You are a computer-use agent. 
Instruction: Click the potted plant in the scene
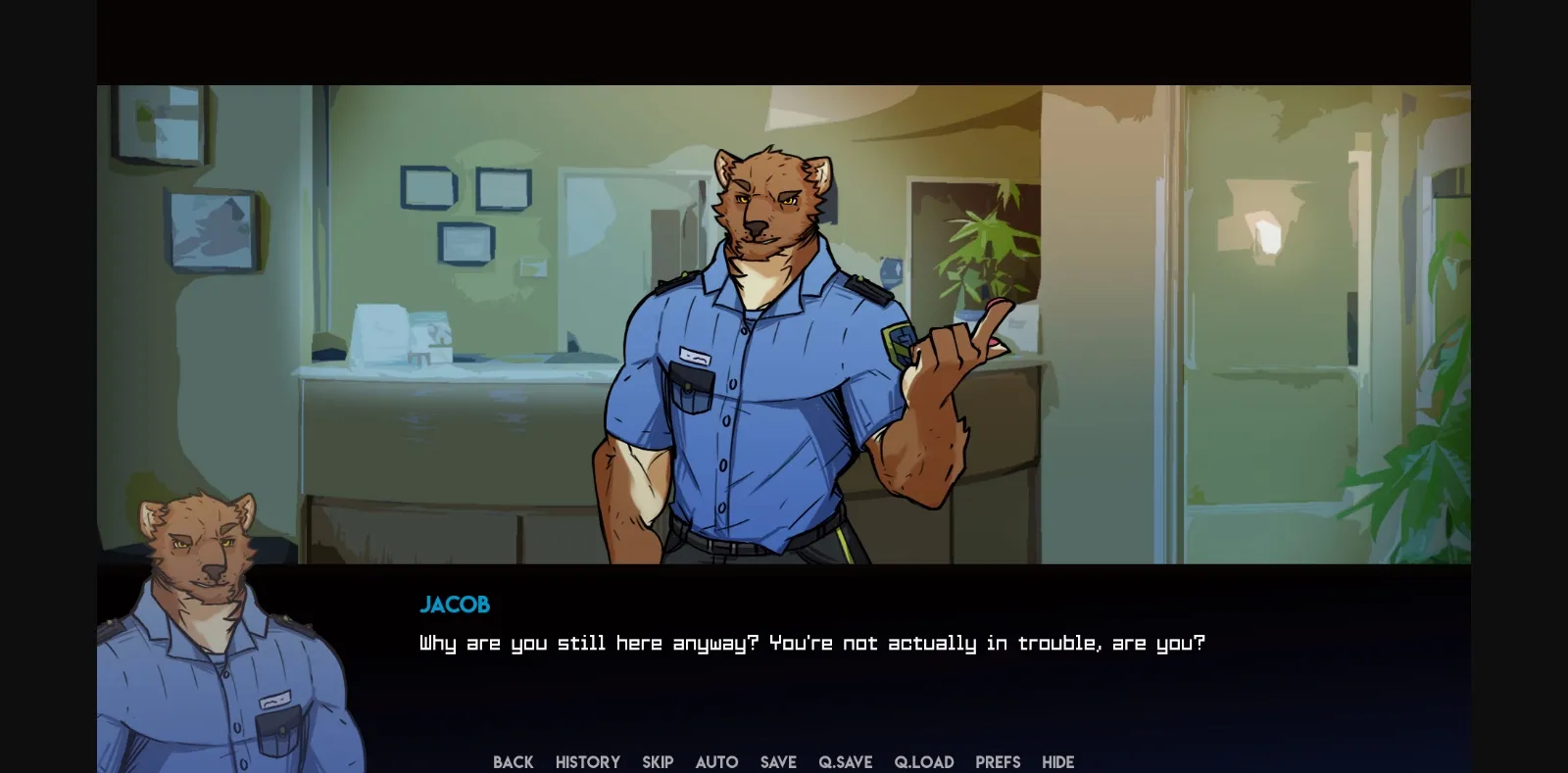coord(980,255)
